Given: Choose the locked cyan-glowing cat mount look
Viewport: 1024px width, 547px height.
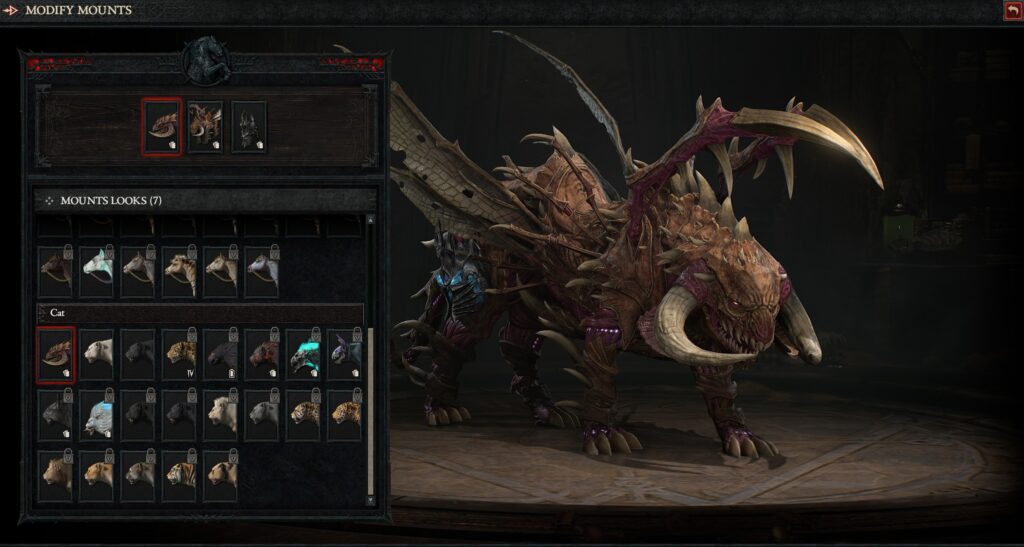Looking at the screenshot, I should [x=304, y=354].
